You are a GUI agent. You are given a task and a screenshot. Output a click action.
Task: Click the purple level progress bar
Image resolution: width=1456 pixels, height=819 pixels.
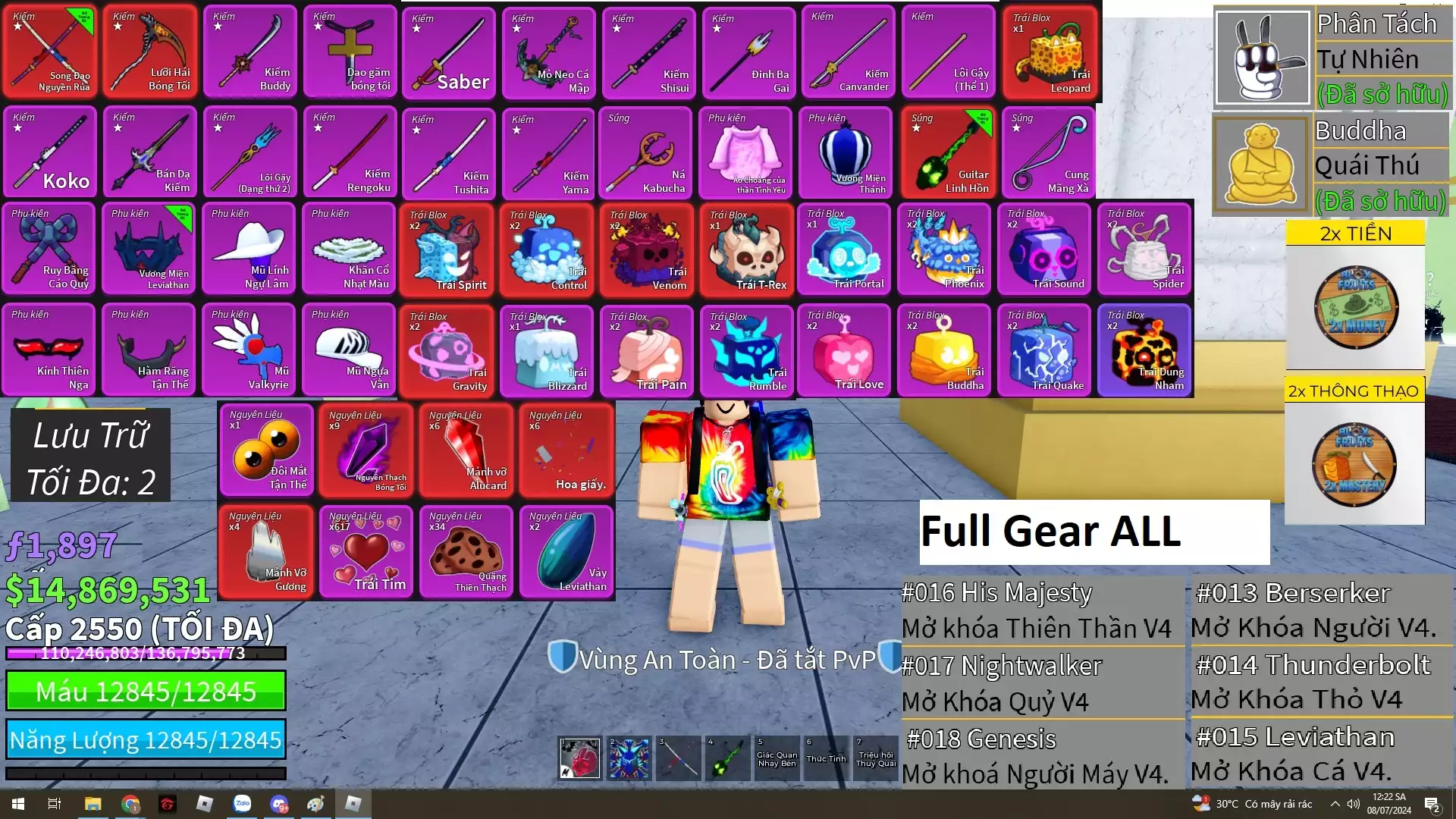point(144,653)
